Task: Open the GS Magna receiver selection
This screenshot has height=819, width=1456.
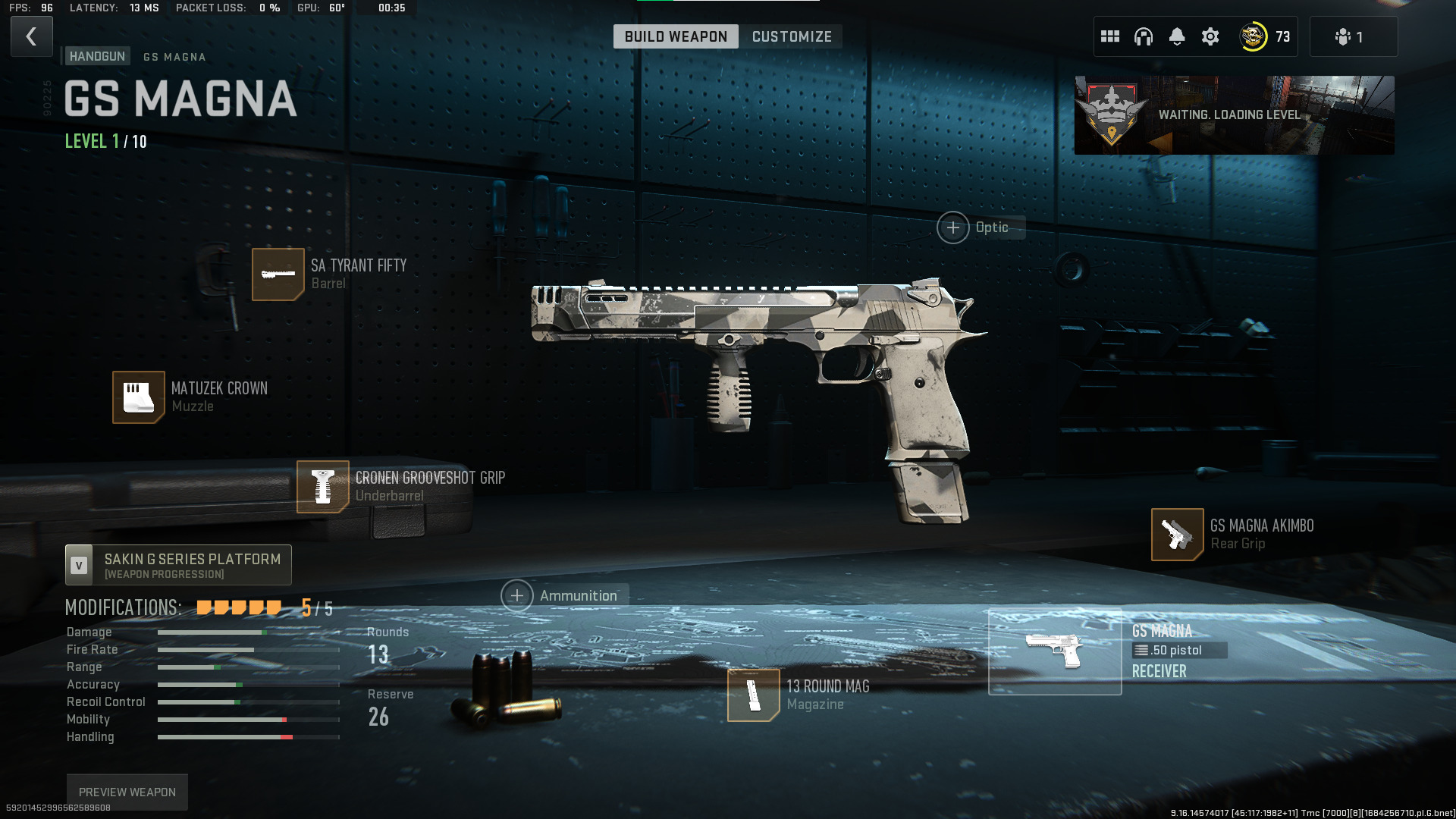Action: 1055,651
